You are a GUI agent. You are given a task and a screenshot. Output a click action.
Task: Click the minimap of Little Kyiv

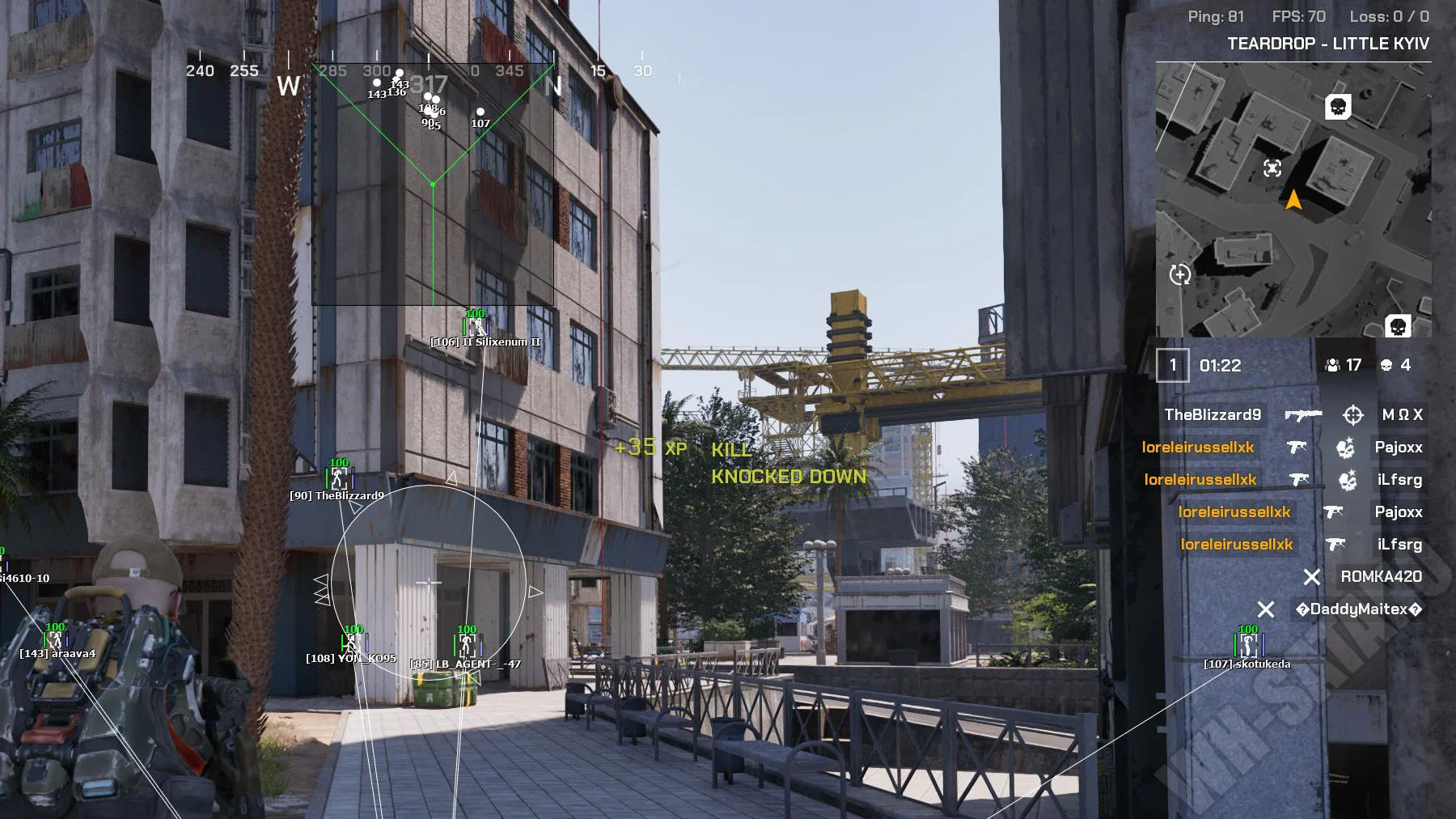coord(1293,199)
